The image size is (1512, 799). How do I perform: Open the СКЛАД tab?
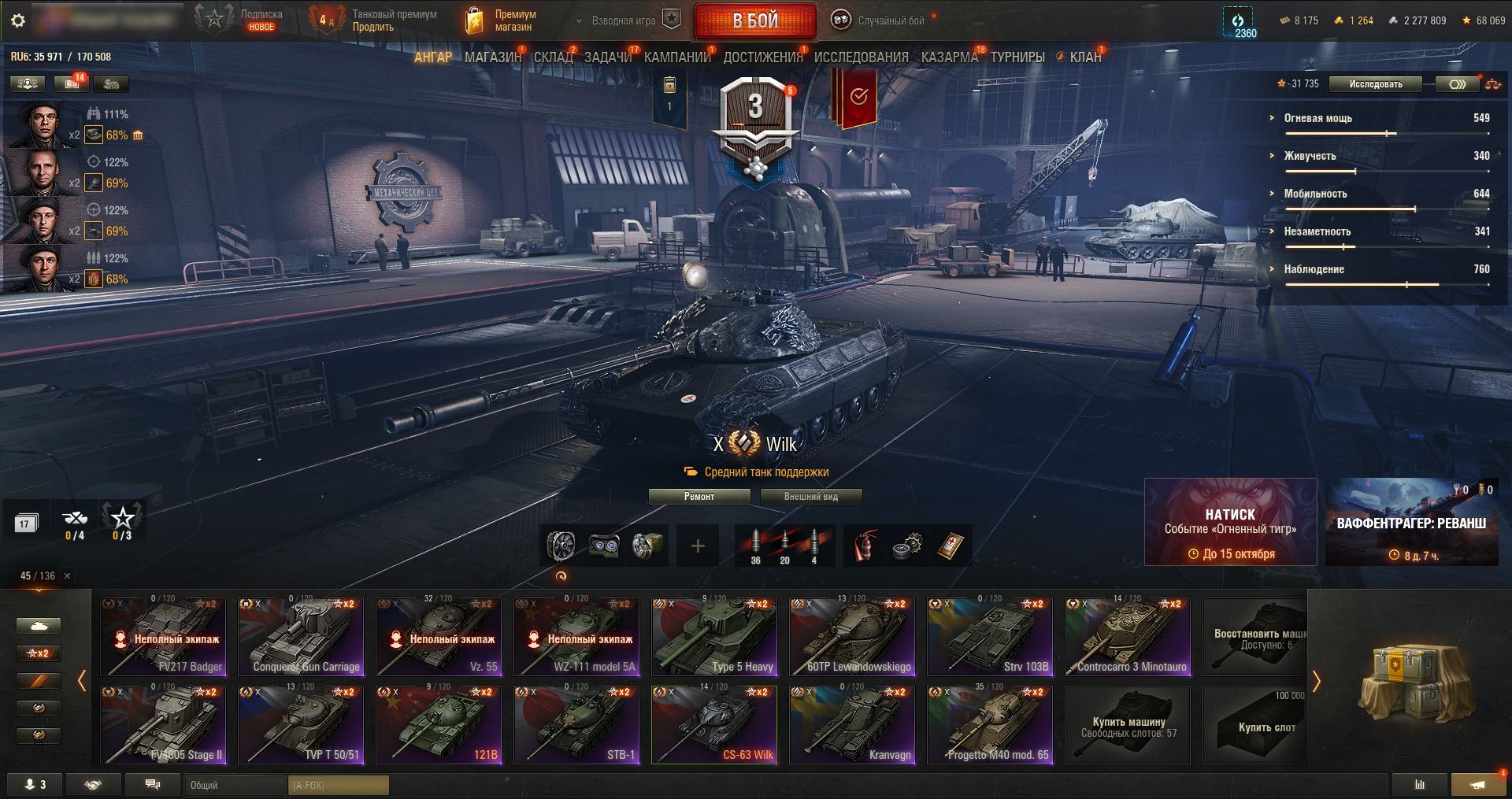(x=553, y=57)
